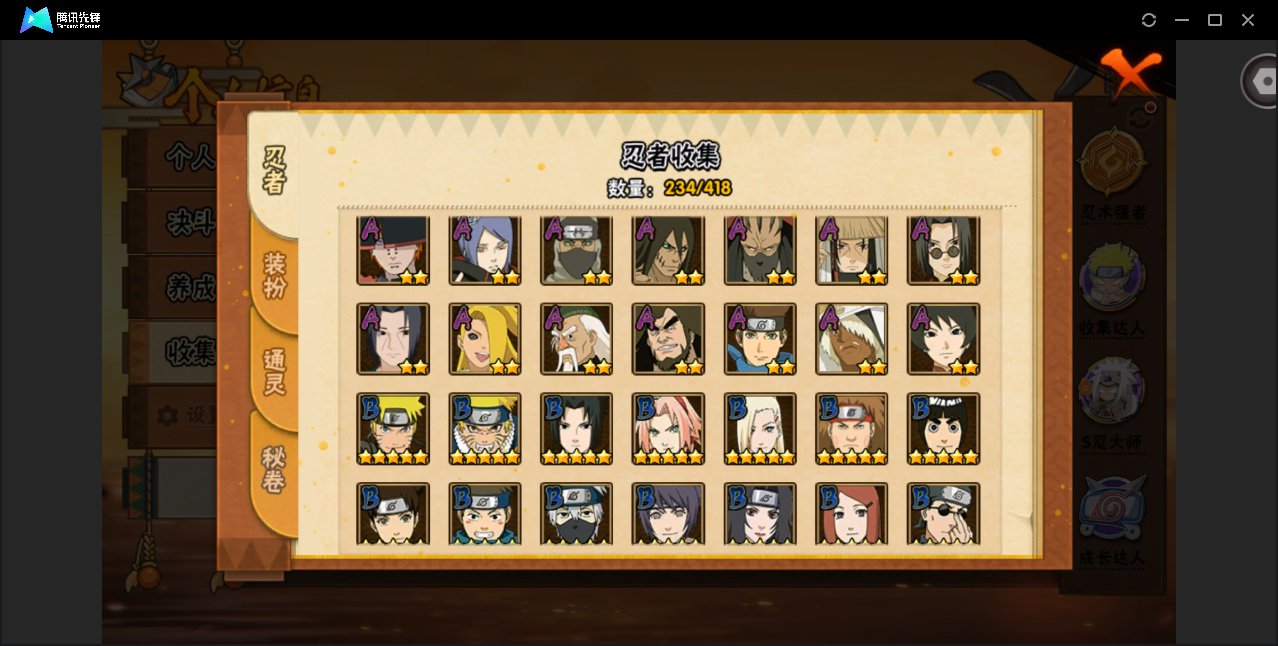Show the 秘卷 tab
Image resolution: width=1278 pixels, height=646 pixels.
pos(274,470)
